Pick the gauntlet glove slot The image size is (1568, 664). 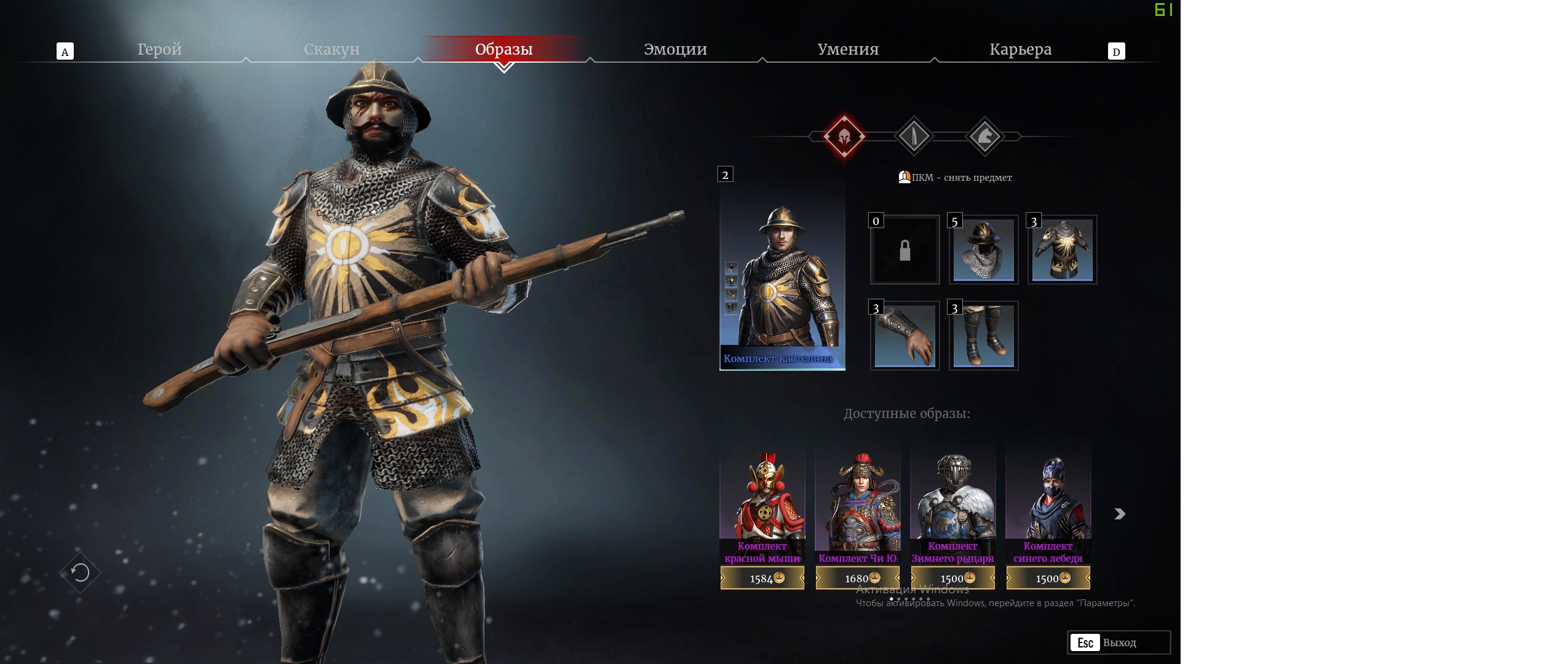[905, 336]
